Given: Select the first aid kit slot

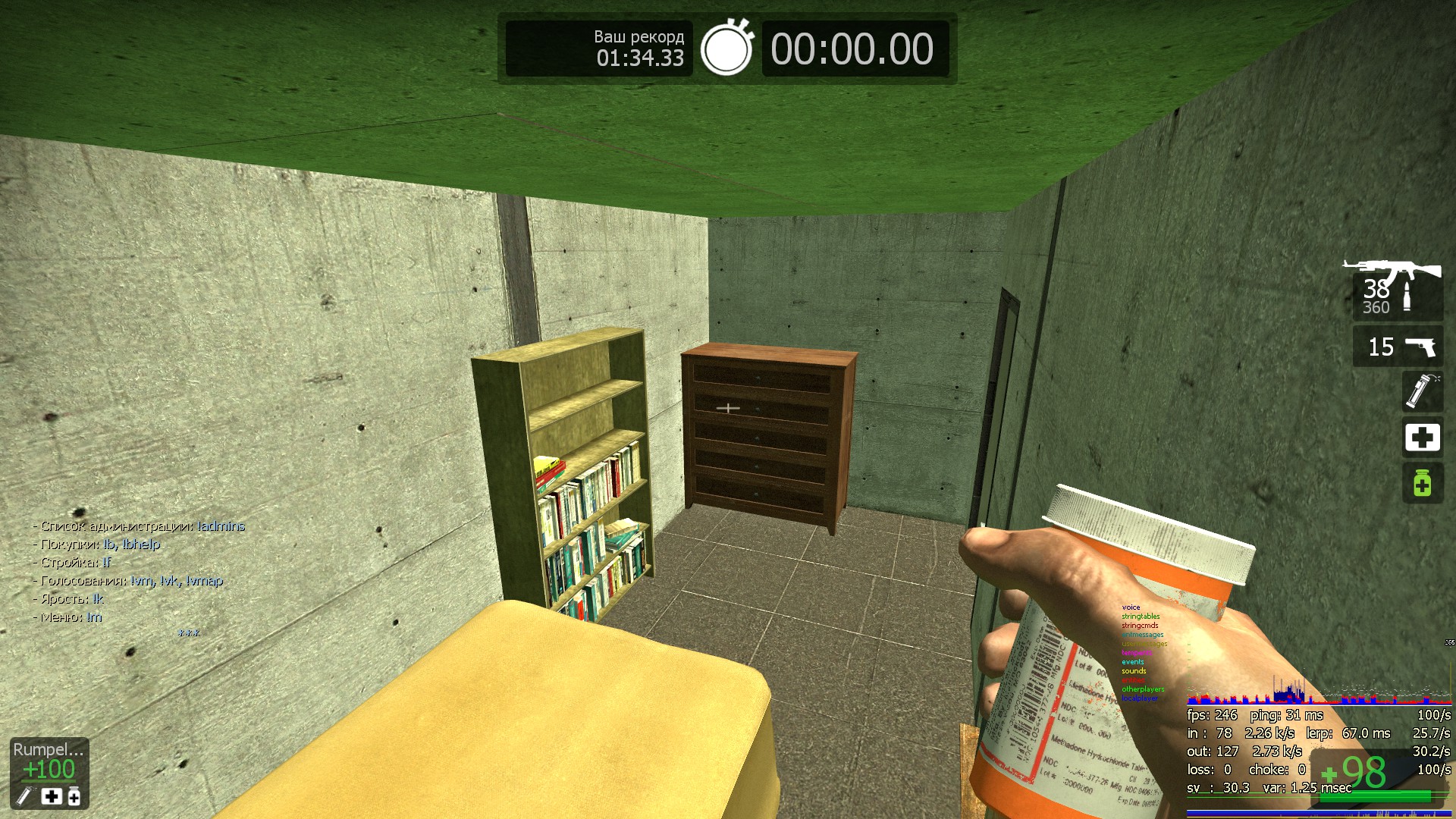Looking at the screenshot, I should pos(1421,438).
